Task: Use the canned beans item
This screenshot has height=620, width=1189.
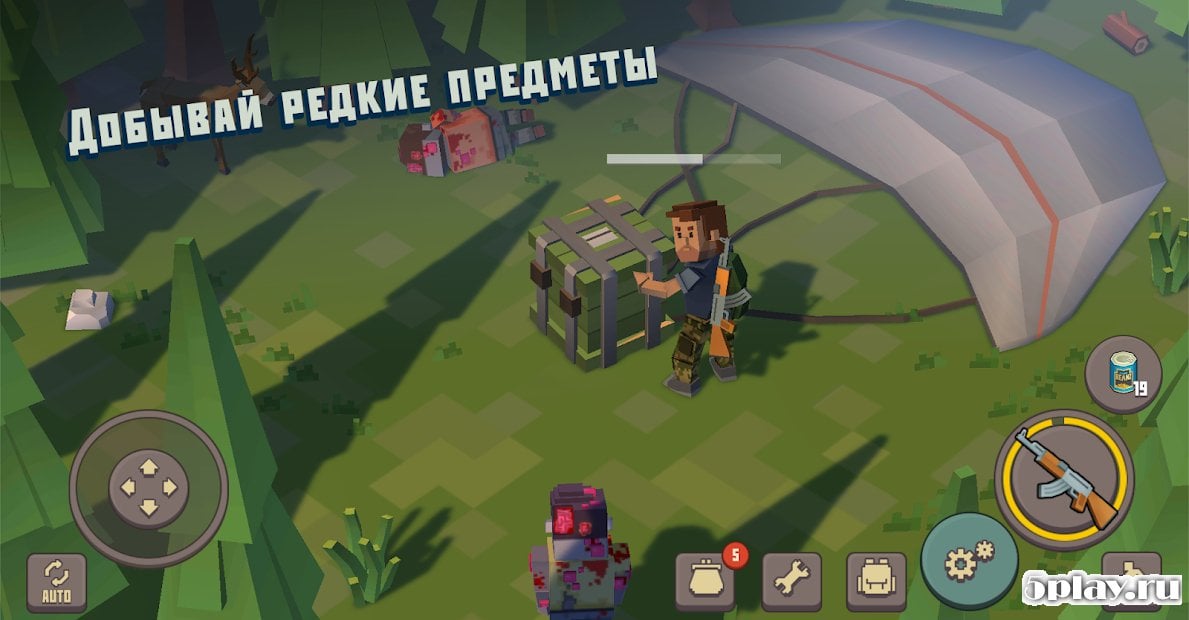Action: tap(1122, 374)
